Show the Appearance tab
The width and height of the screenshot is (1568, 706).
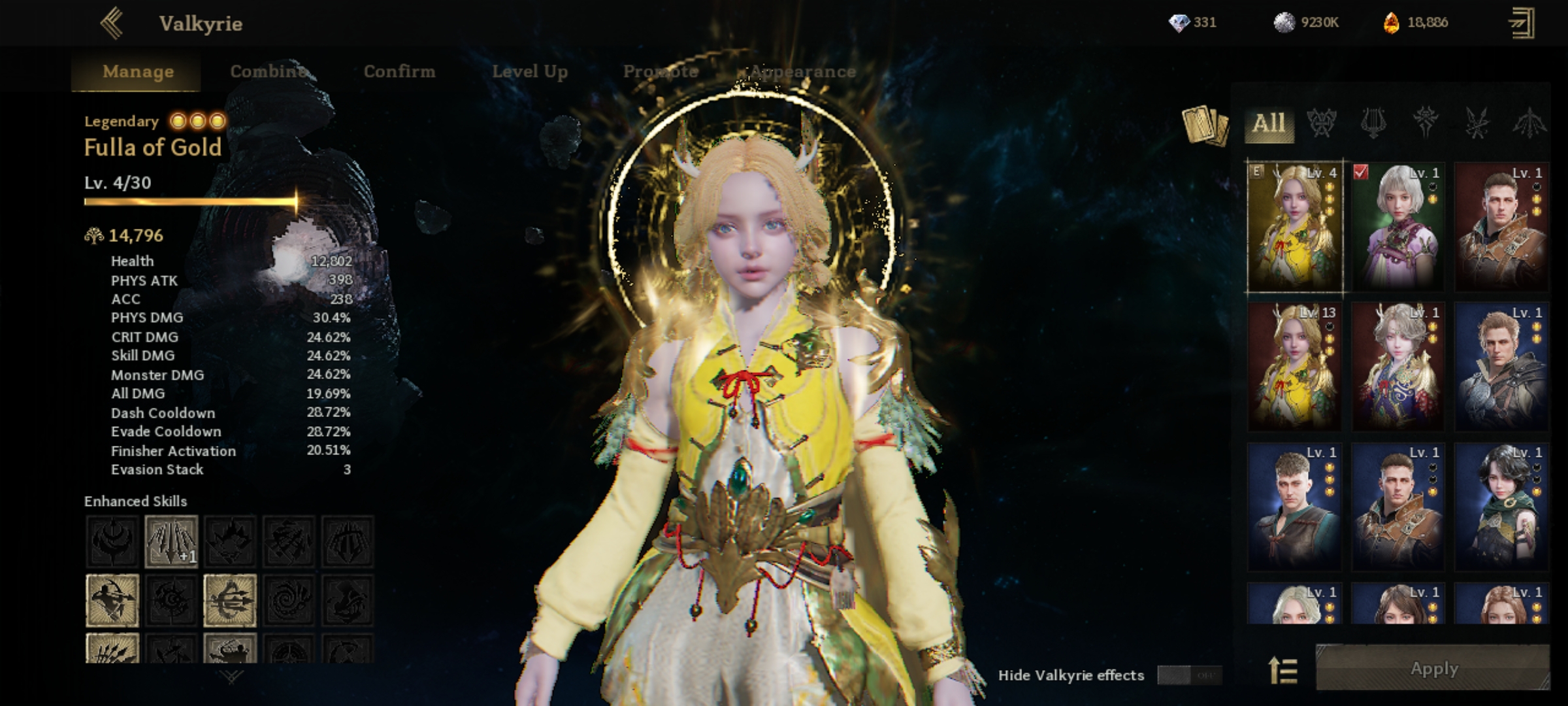coord(803,71)
